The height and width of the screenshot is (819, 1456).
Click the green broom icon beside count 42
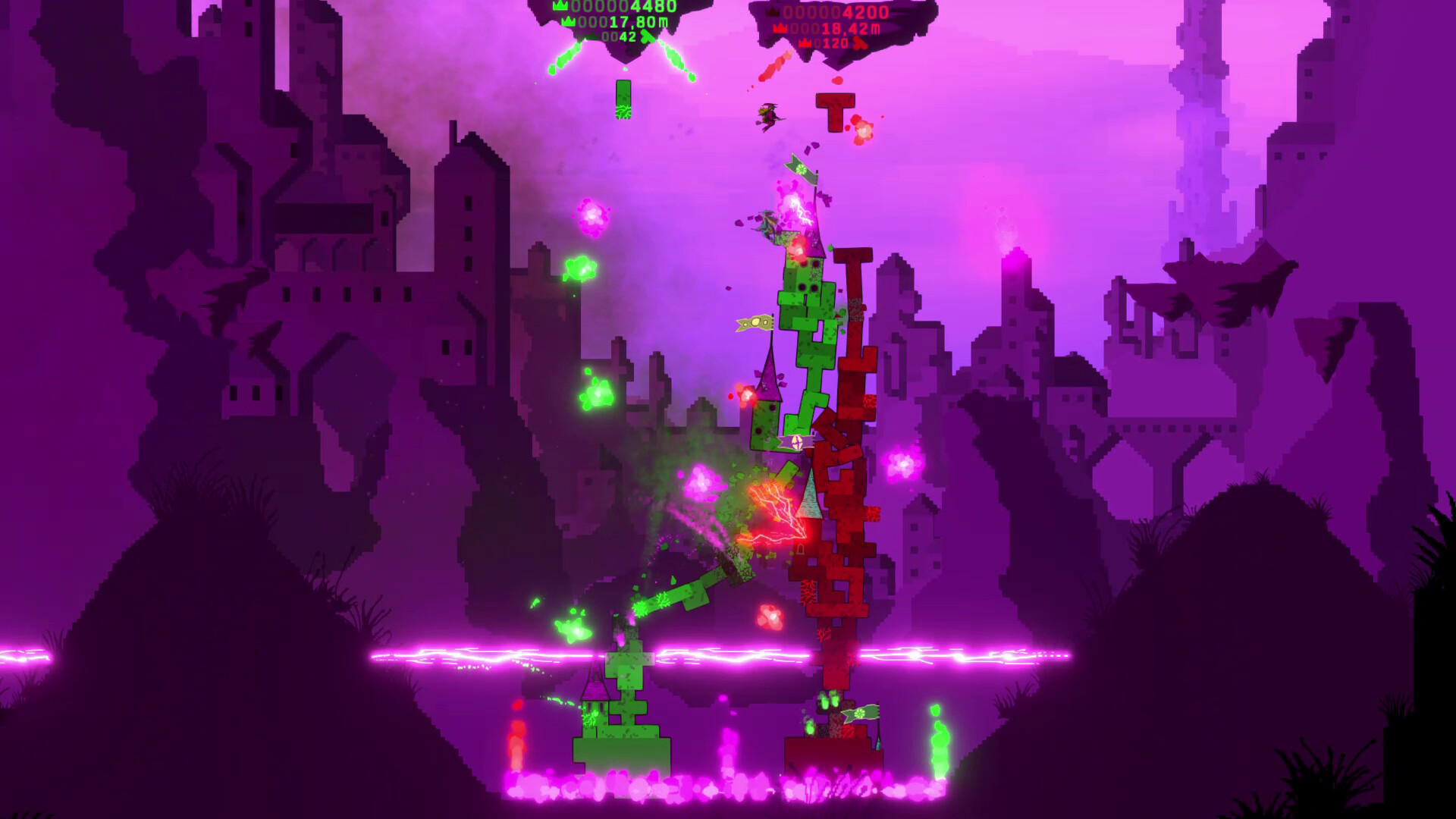point(646,36)
